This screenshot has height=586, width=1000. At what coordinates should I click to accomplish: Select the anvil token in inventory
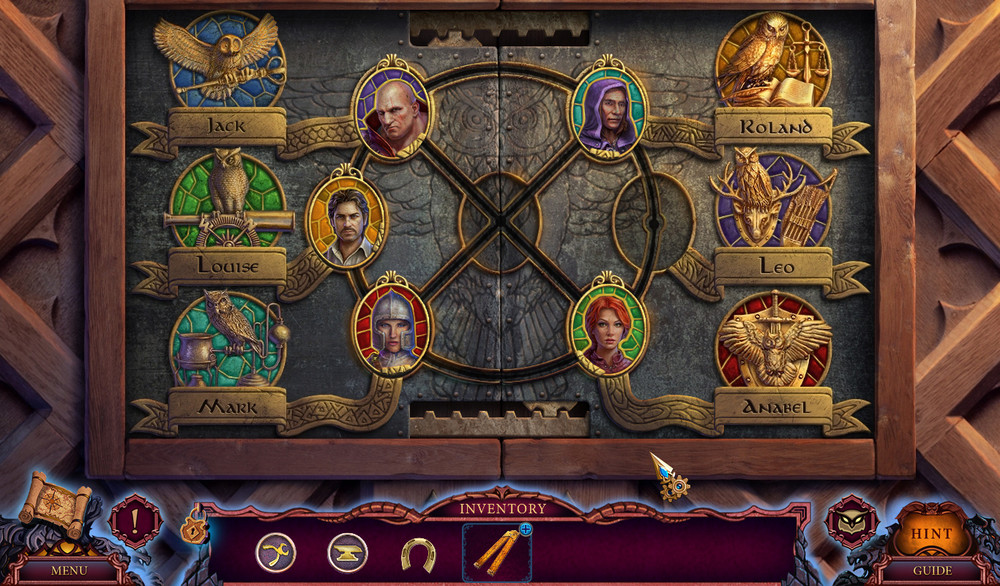tap(347, 553)
